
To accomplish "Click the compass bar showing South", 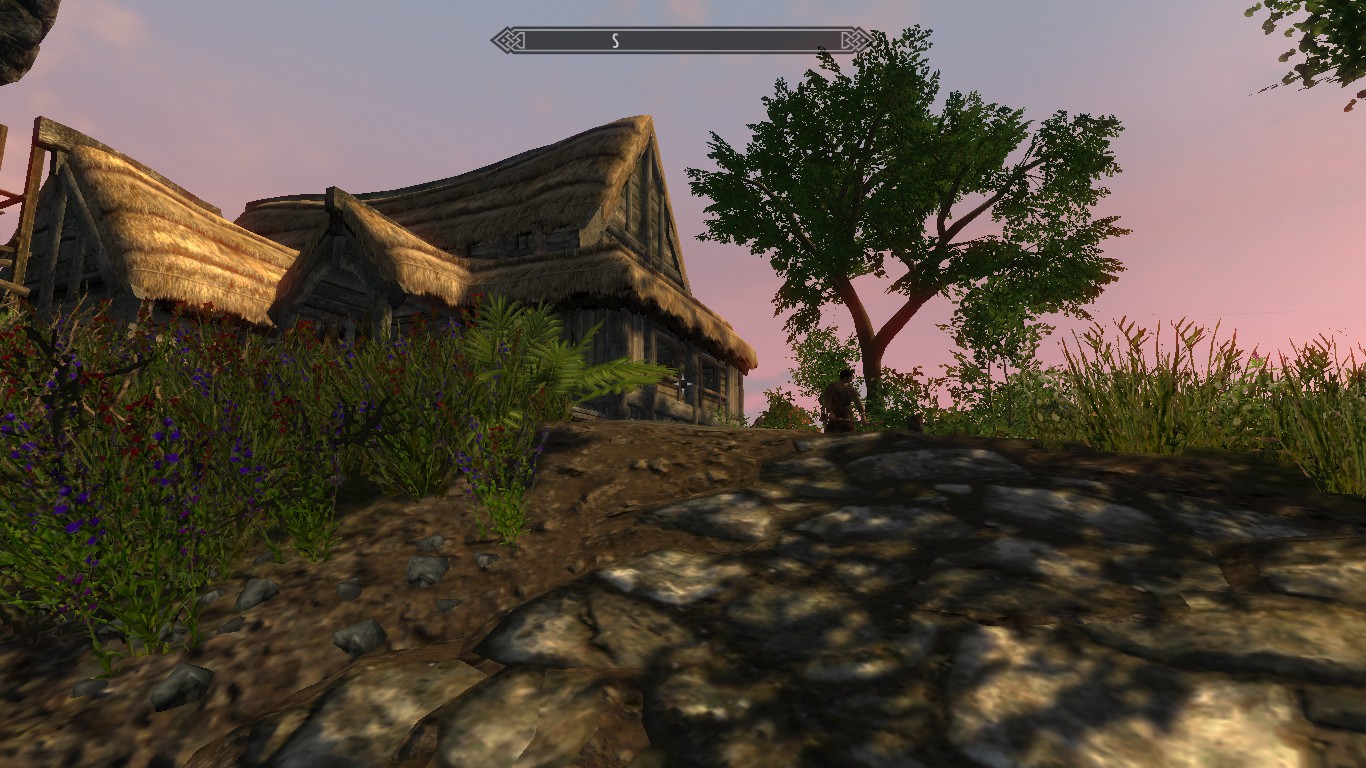I will pyautogui.click(x=681, y=40).
